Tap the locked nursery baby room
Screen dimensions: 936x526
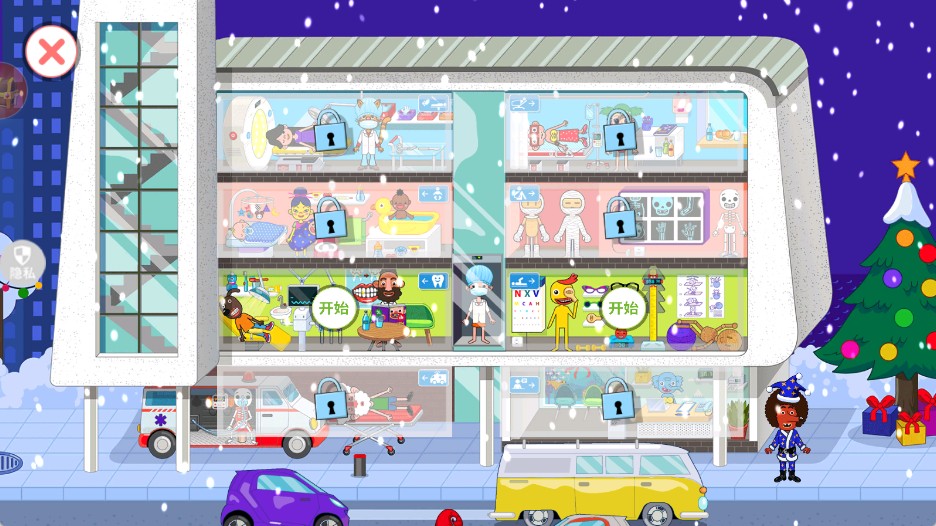click(x=329, y=219)
